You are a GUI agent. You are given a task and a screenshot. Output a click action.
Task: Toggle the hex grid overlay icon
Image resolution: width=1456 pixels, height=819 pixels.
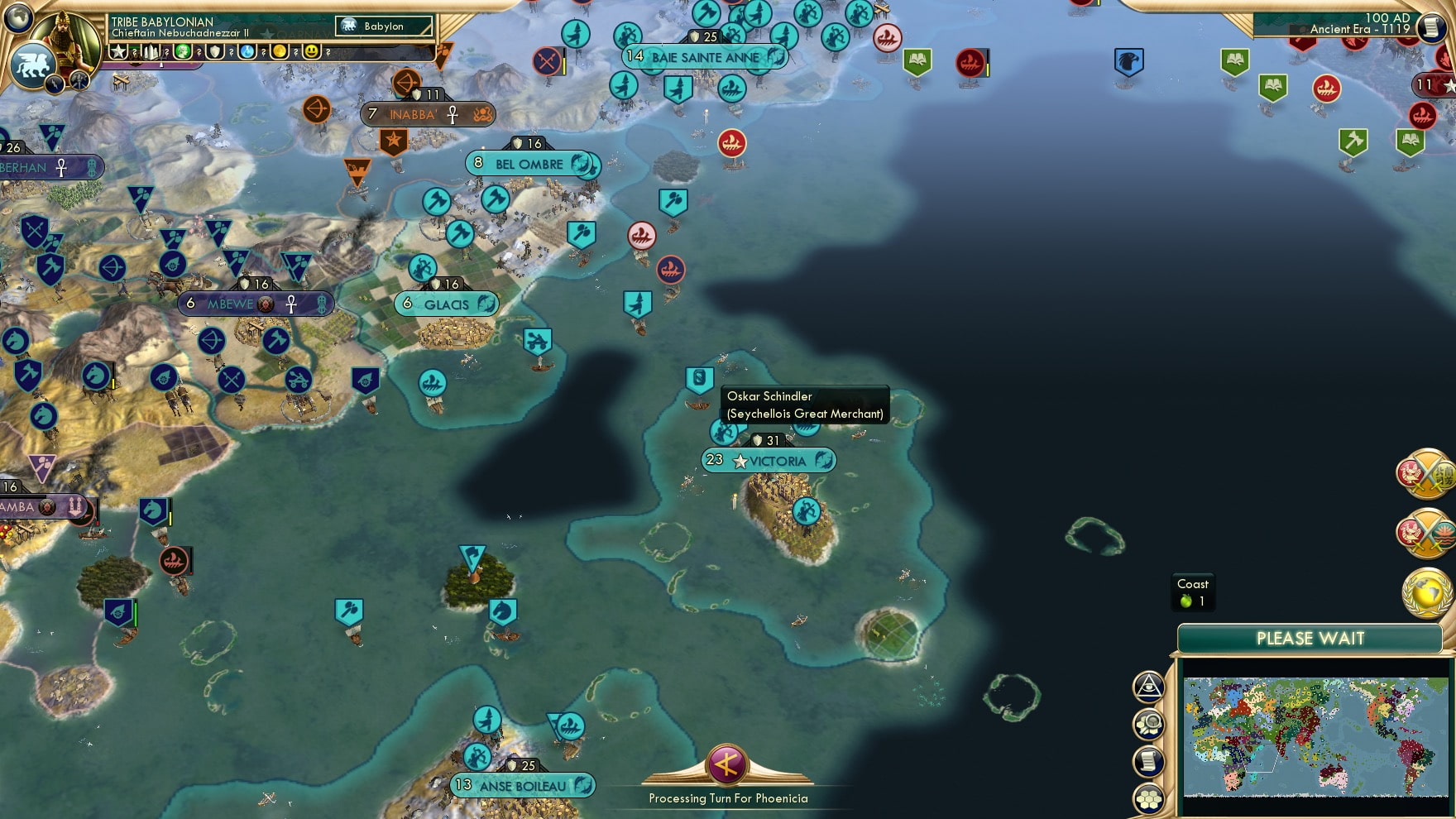[1149, 794]
